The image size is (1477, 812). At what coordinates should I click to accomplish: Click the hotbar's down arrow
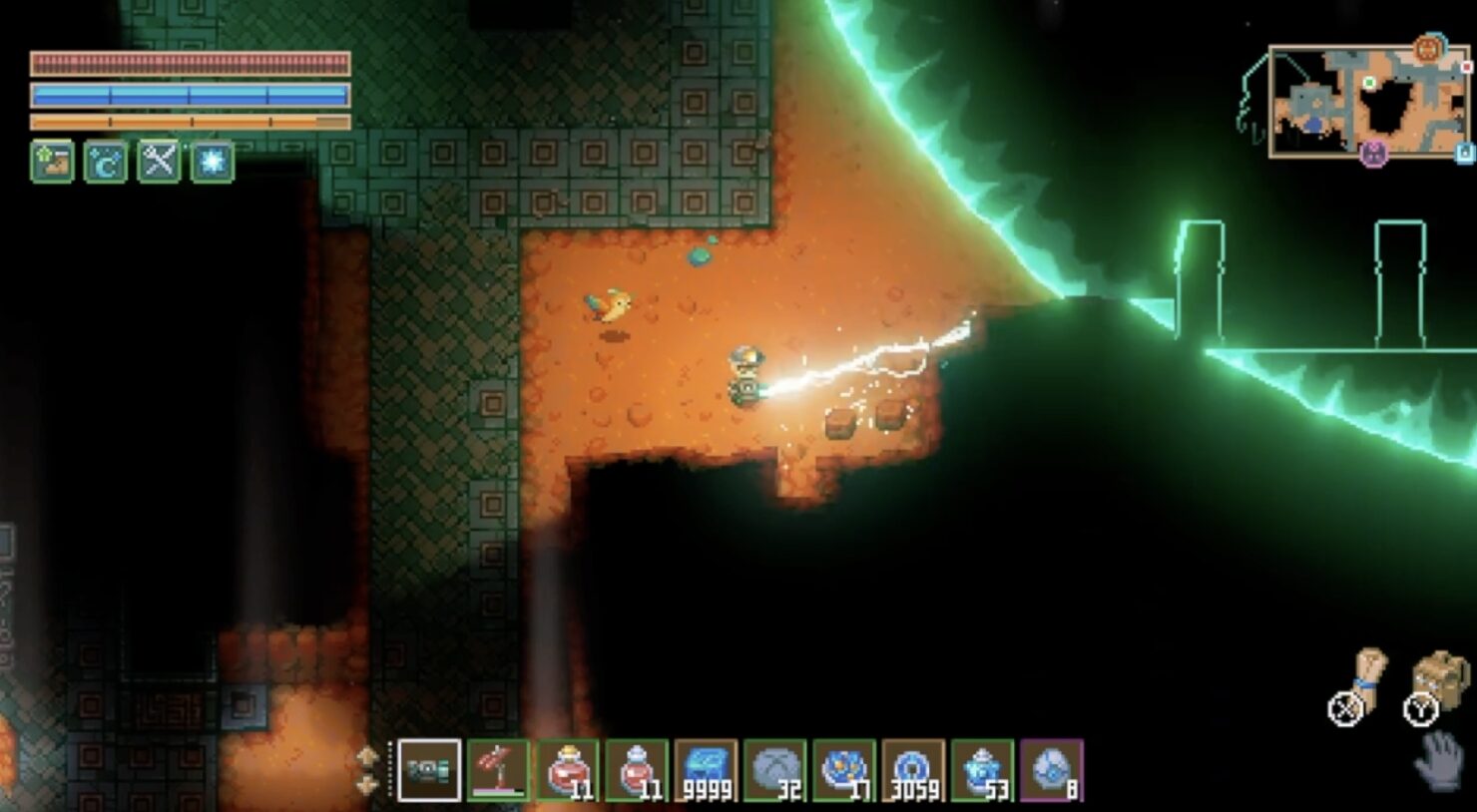[x=367, y=784]
